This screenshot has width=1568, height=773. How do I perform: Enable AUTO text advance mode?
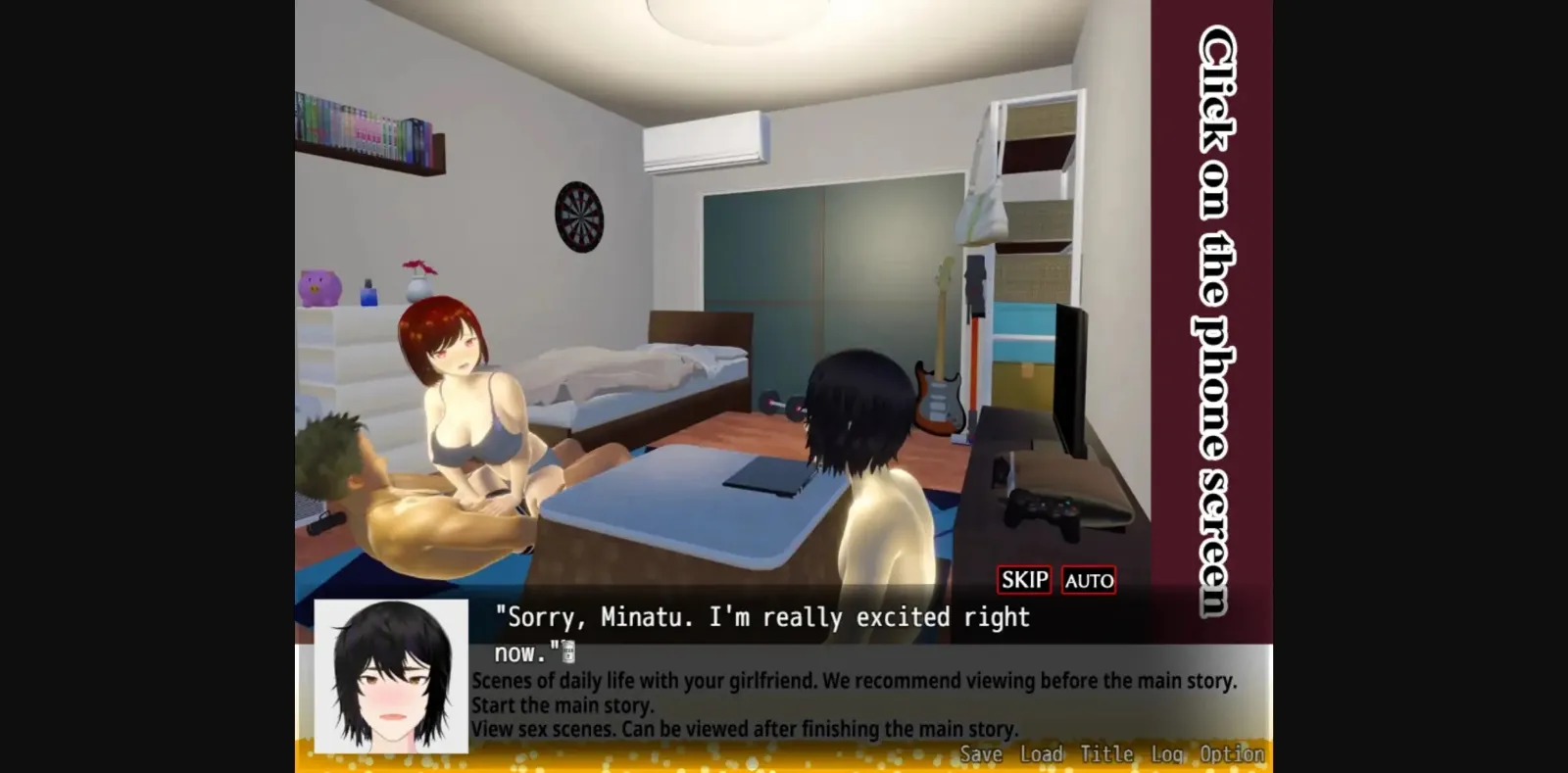click(1088, 580)
